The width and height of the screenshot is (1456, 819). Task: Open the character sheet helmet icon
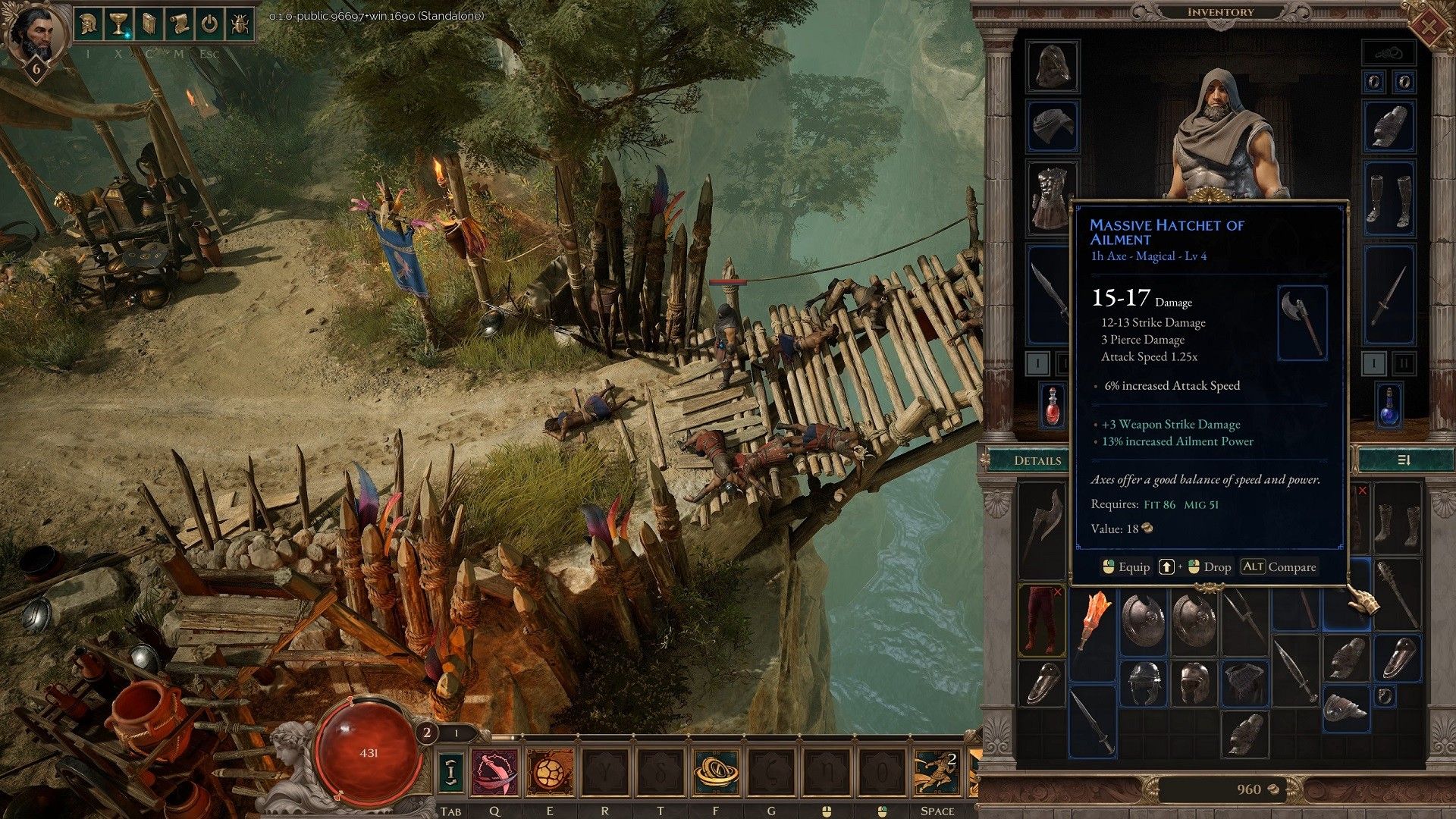click(x=89, y=24)
